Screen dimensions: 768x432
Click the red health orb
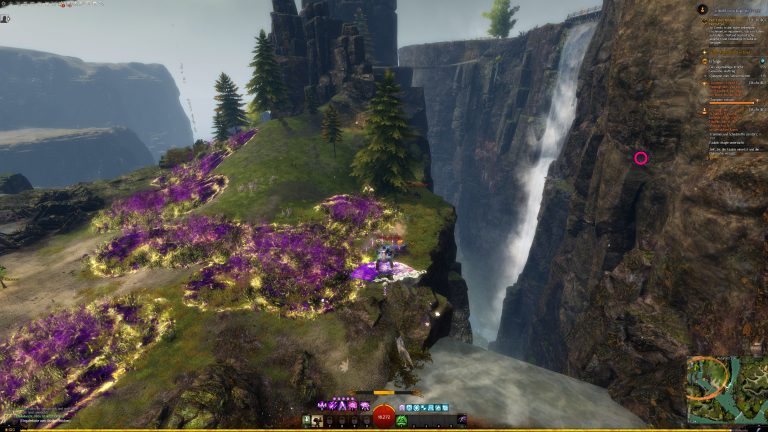click(384, 419)
